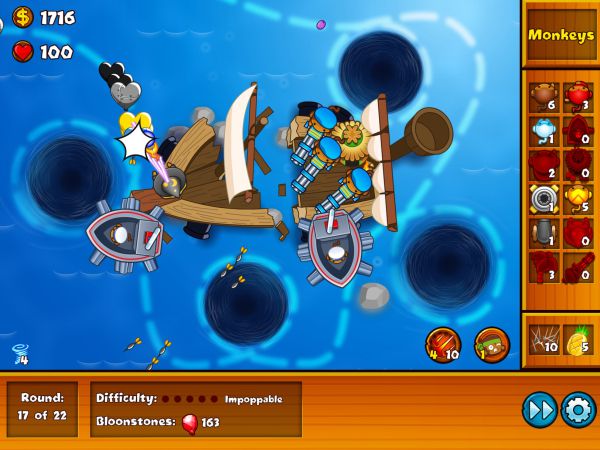Select the ice monkey tower slot
The image size is (600, 450).
[x=544, y=131]
